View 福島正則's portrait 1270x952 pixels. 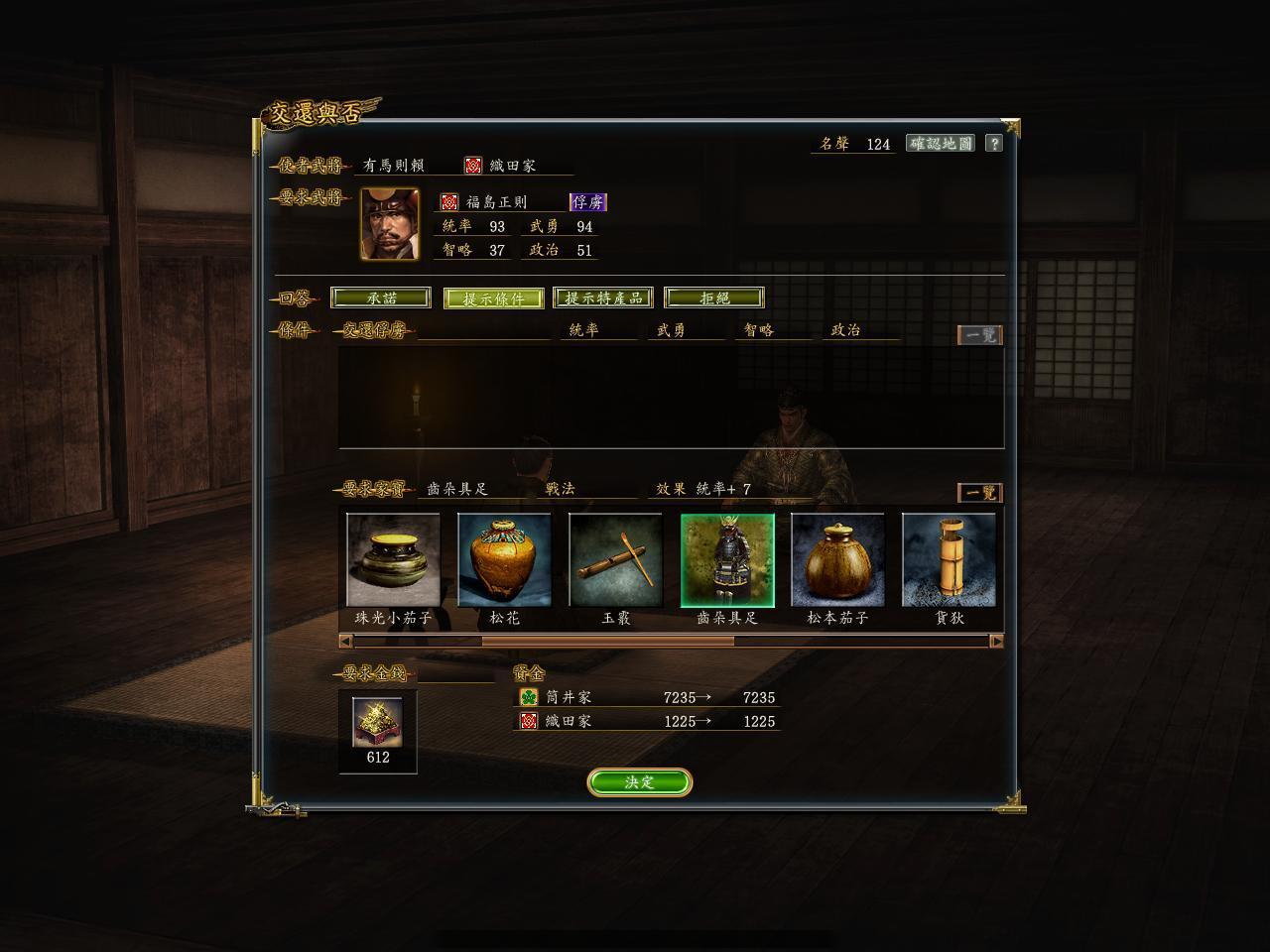click(390, 224)
